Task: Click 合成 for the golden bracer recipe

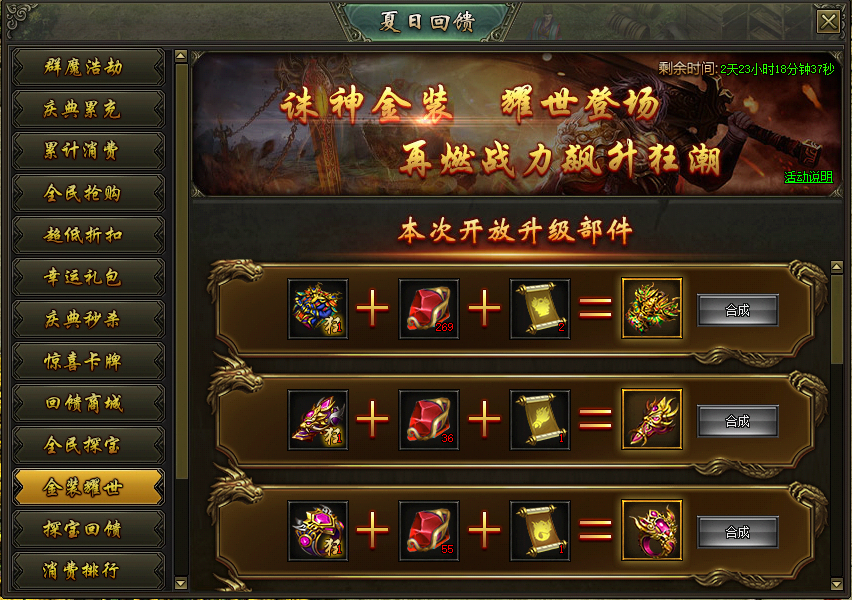Action: [737, 421]
